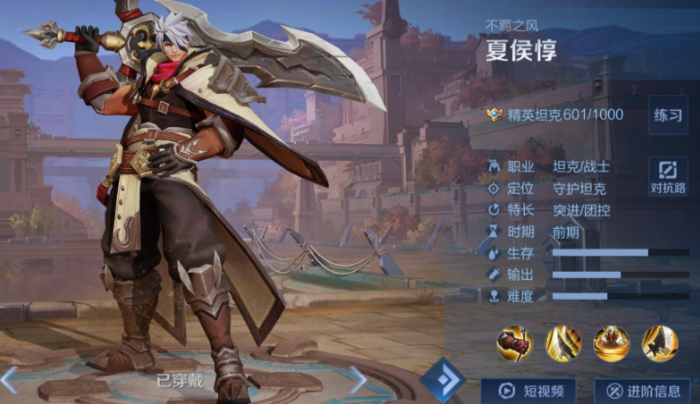This screenshot has height=404, width=700.
Task: Click the 对抗路 lane button
Action: tap(668, 175)
